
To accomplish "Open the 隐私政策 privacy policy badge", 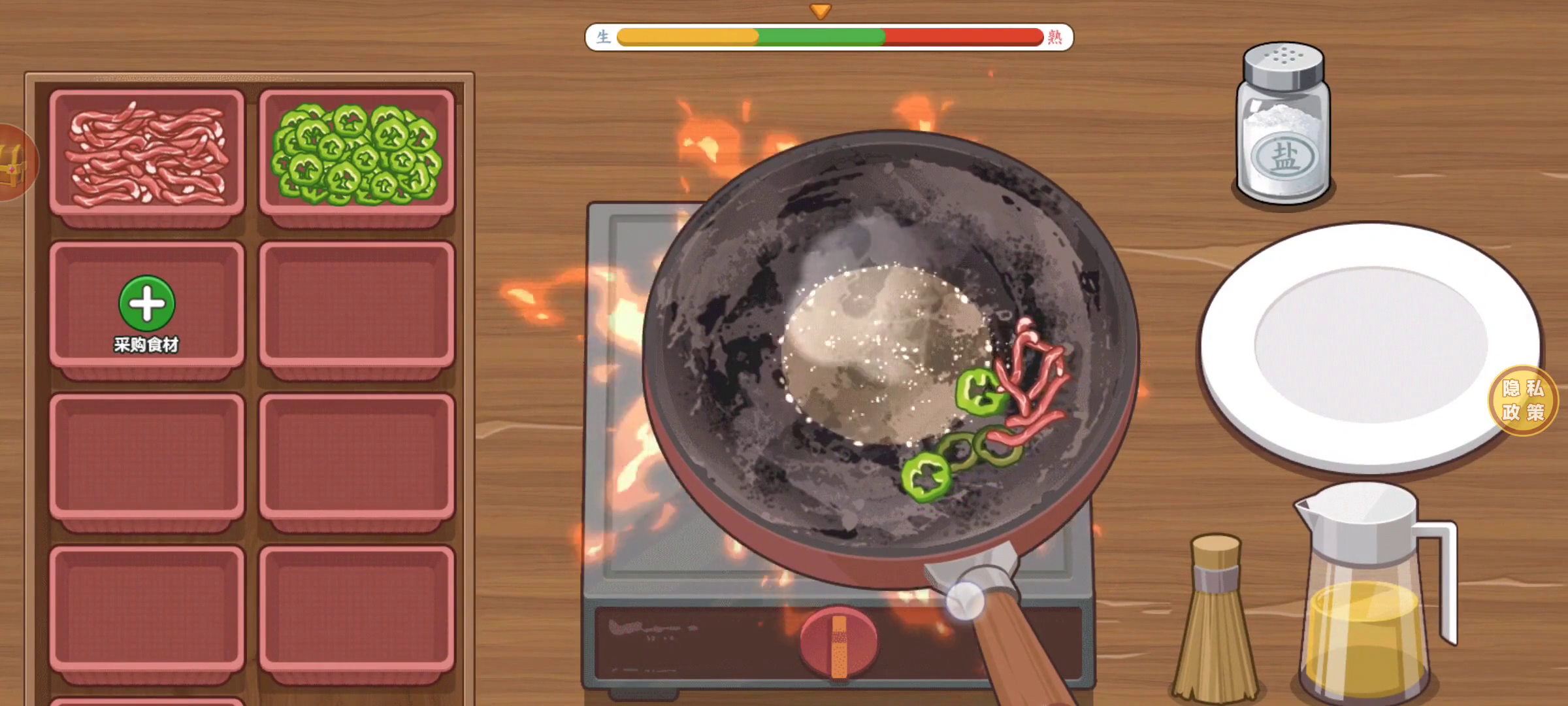I will coord(1523,400).
